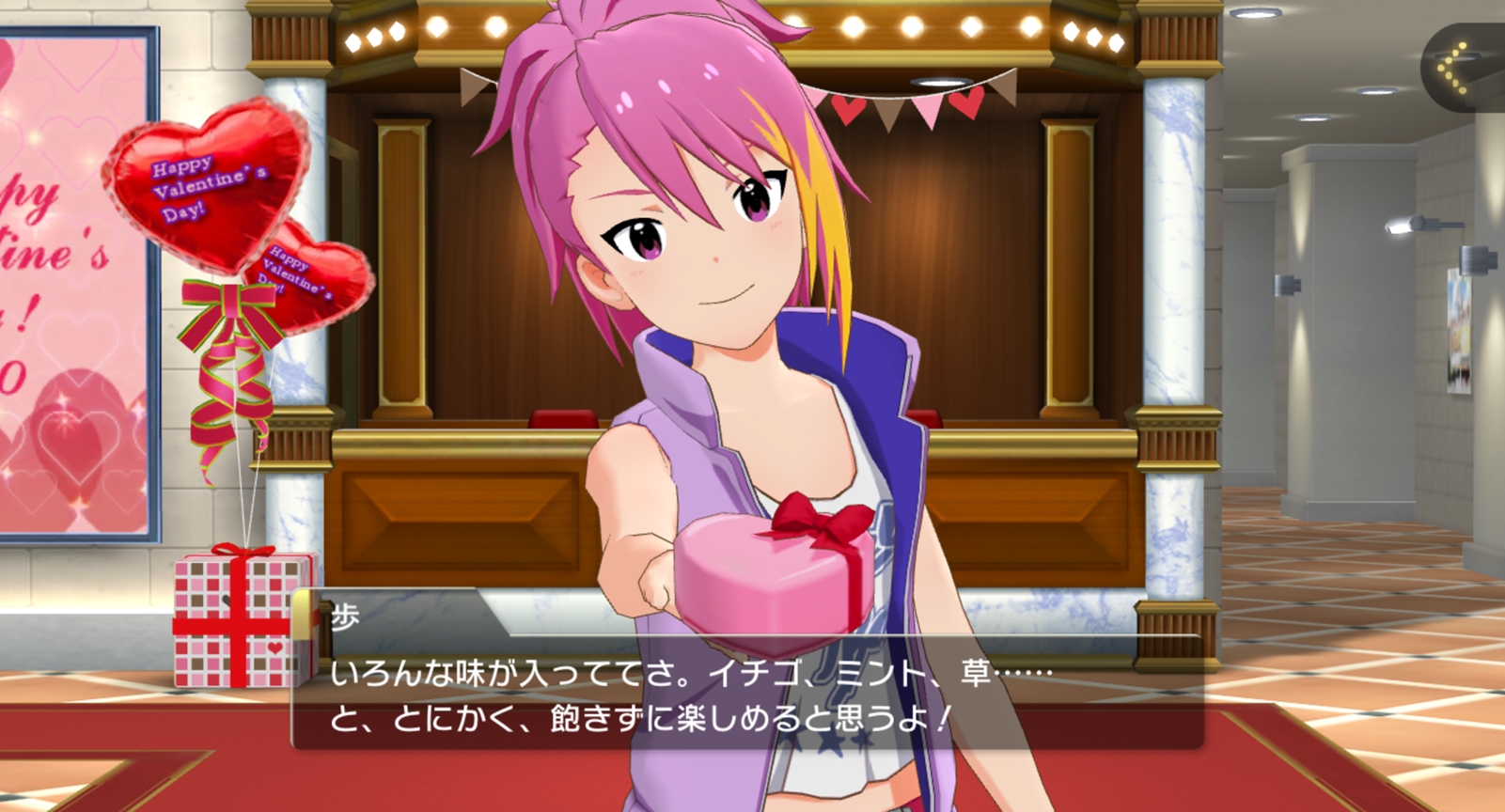Expand the dotted yellow arrow menu tab
Viewport: 1505px width, 812px height.
point(1461,68)
